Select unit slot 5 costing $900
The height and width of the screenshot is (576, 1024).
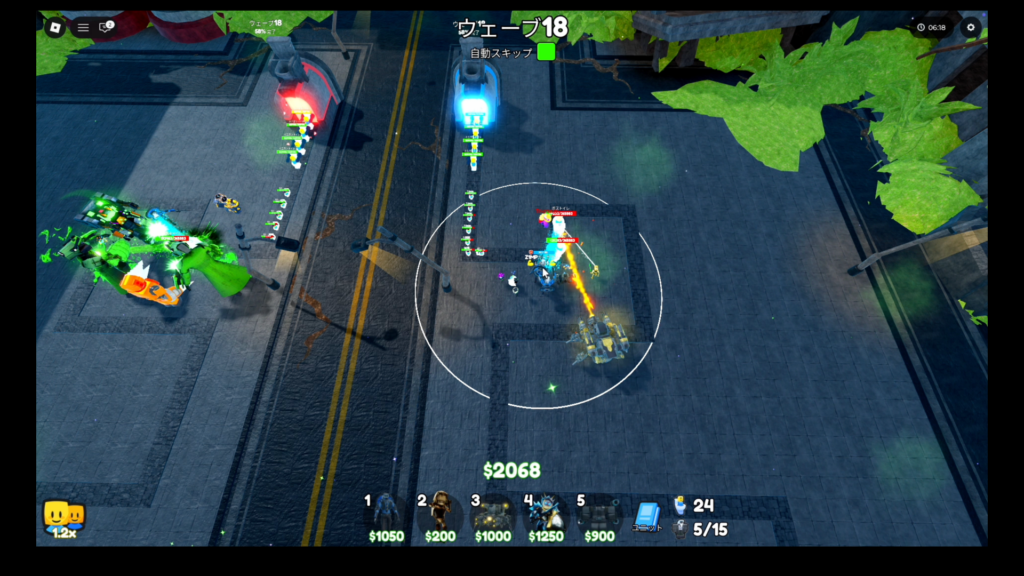coord(599,514)
